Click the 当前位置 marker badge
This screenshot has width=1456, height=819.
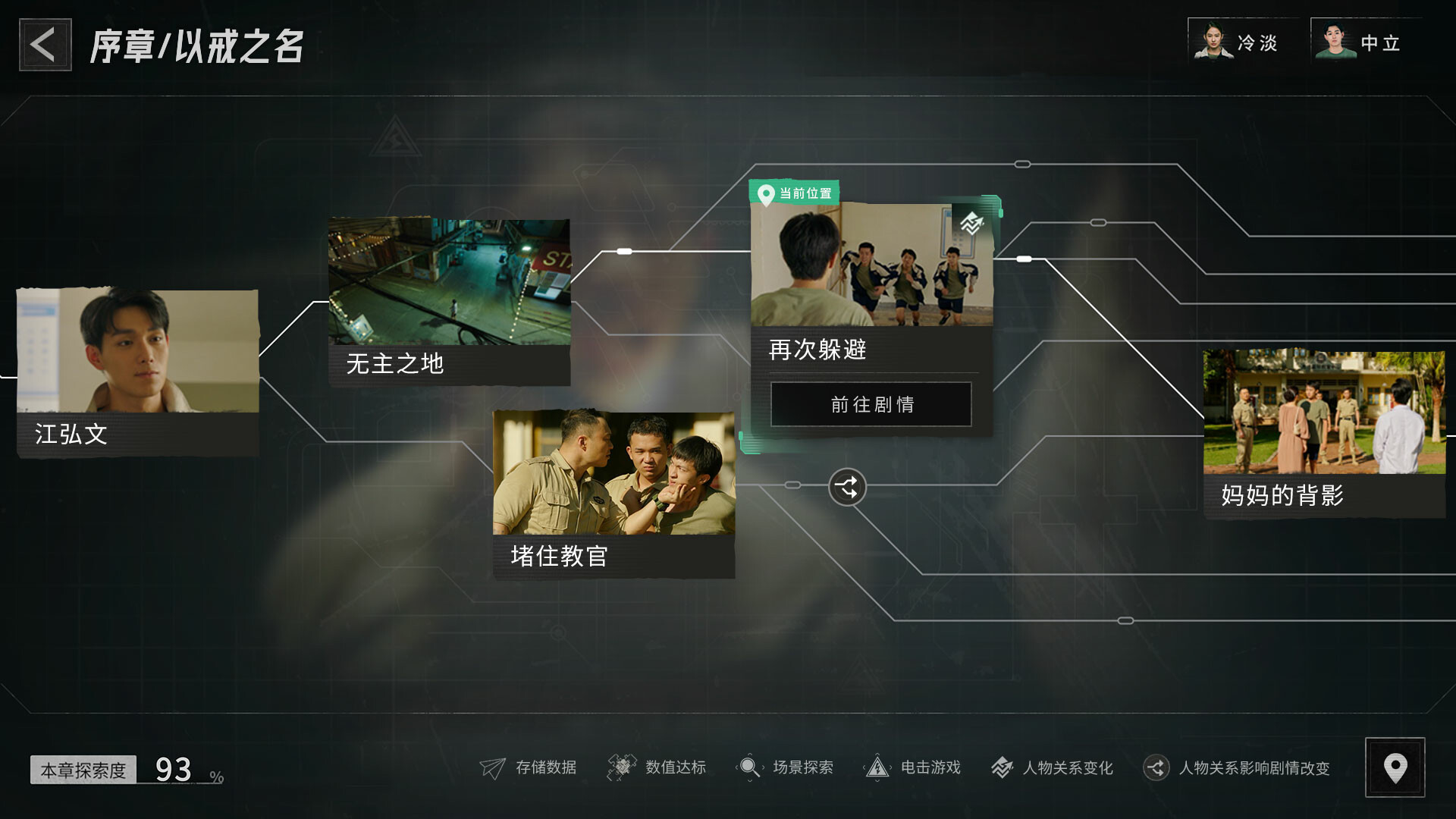tap(795, 193)
